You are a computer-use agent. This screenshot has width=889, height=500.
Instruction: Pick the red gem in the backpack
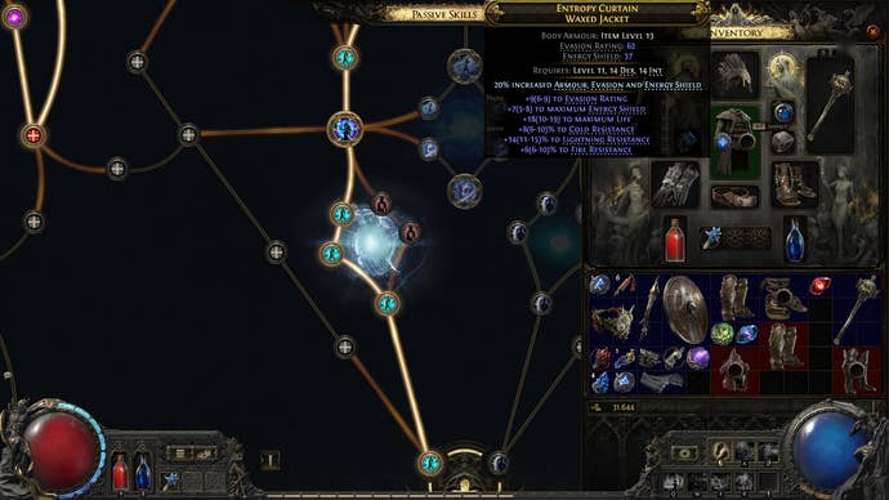tap(820, 287)
